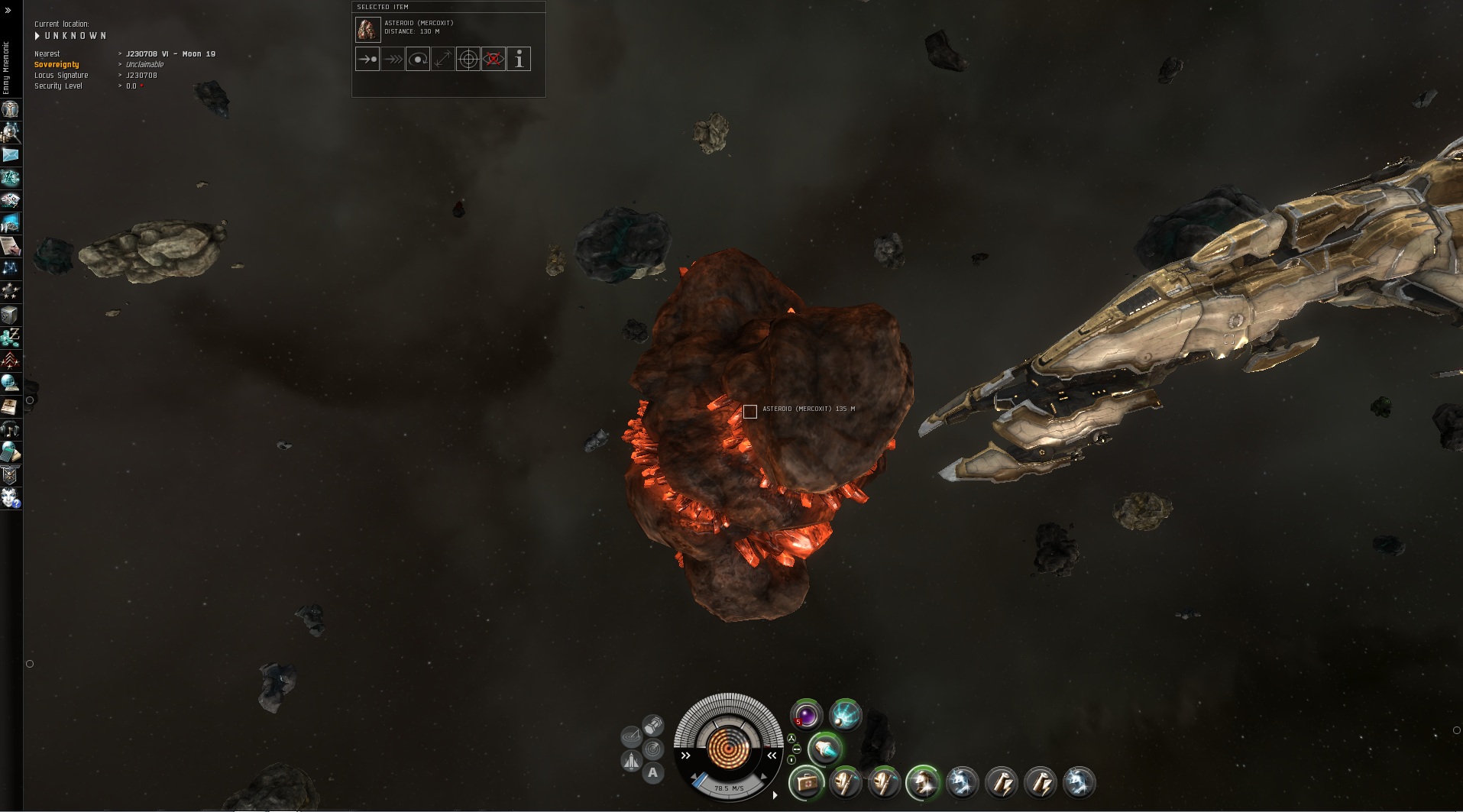Expand the Neocom sidebar with the double arrow
Image resolution: width=1463 pixels, height=812 pixels.
[8, 11]
